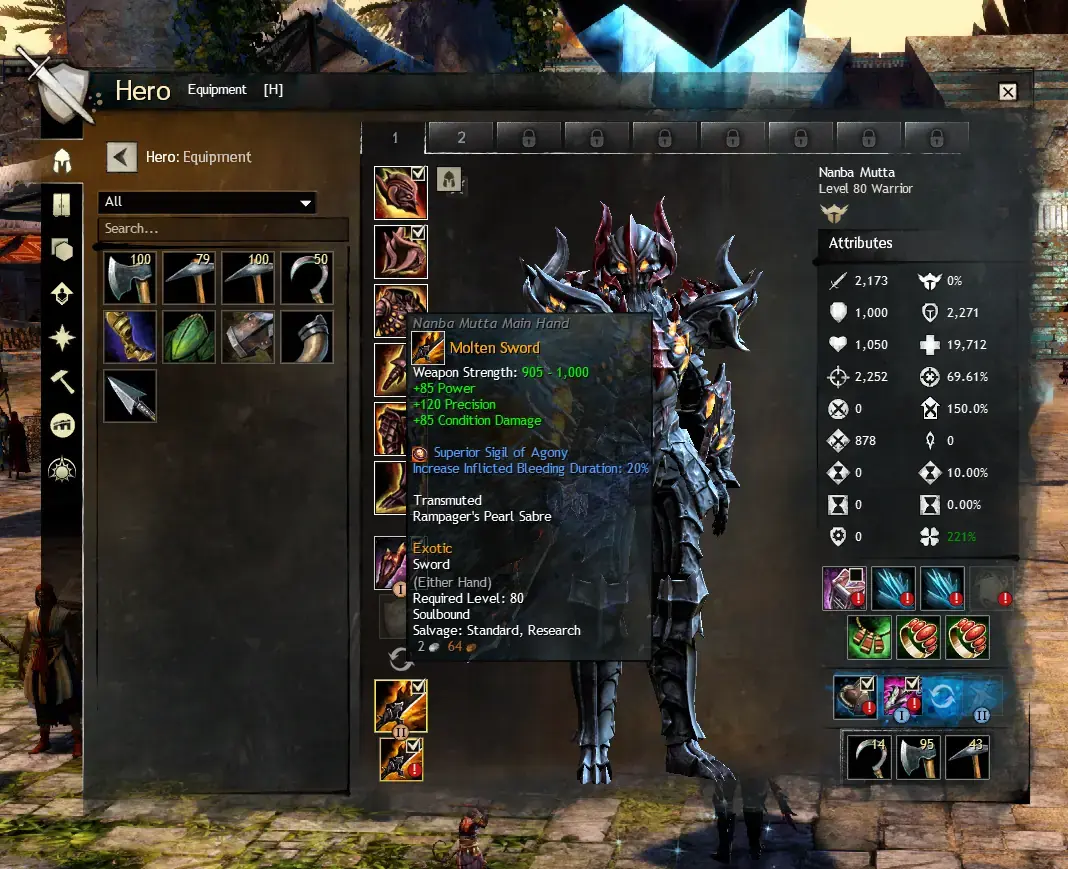The width and height of the screenshot is (1068, 869).
Task: Choose the spearhead item slot
Action: [130, 396]
